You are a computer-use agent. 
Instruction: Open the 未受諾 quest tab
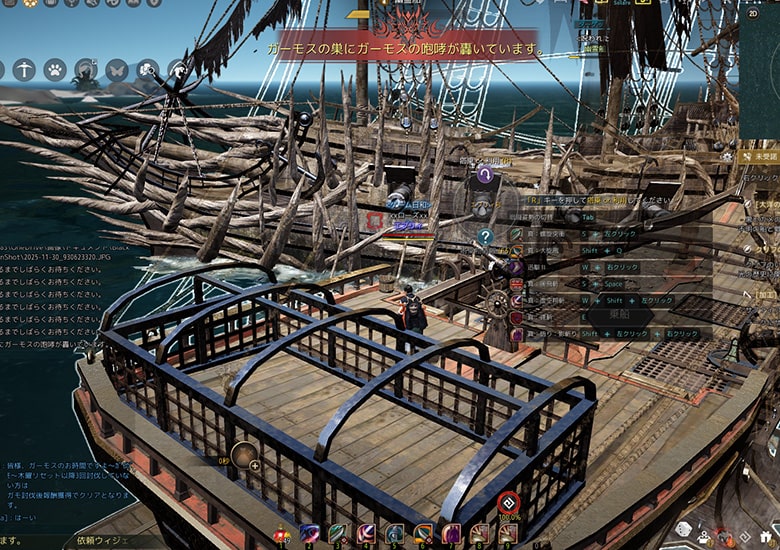(766, 157)
